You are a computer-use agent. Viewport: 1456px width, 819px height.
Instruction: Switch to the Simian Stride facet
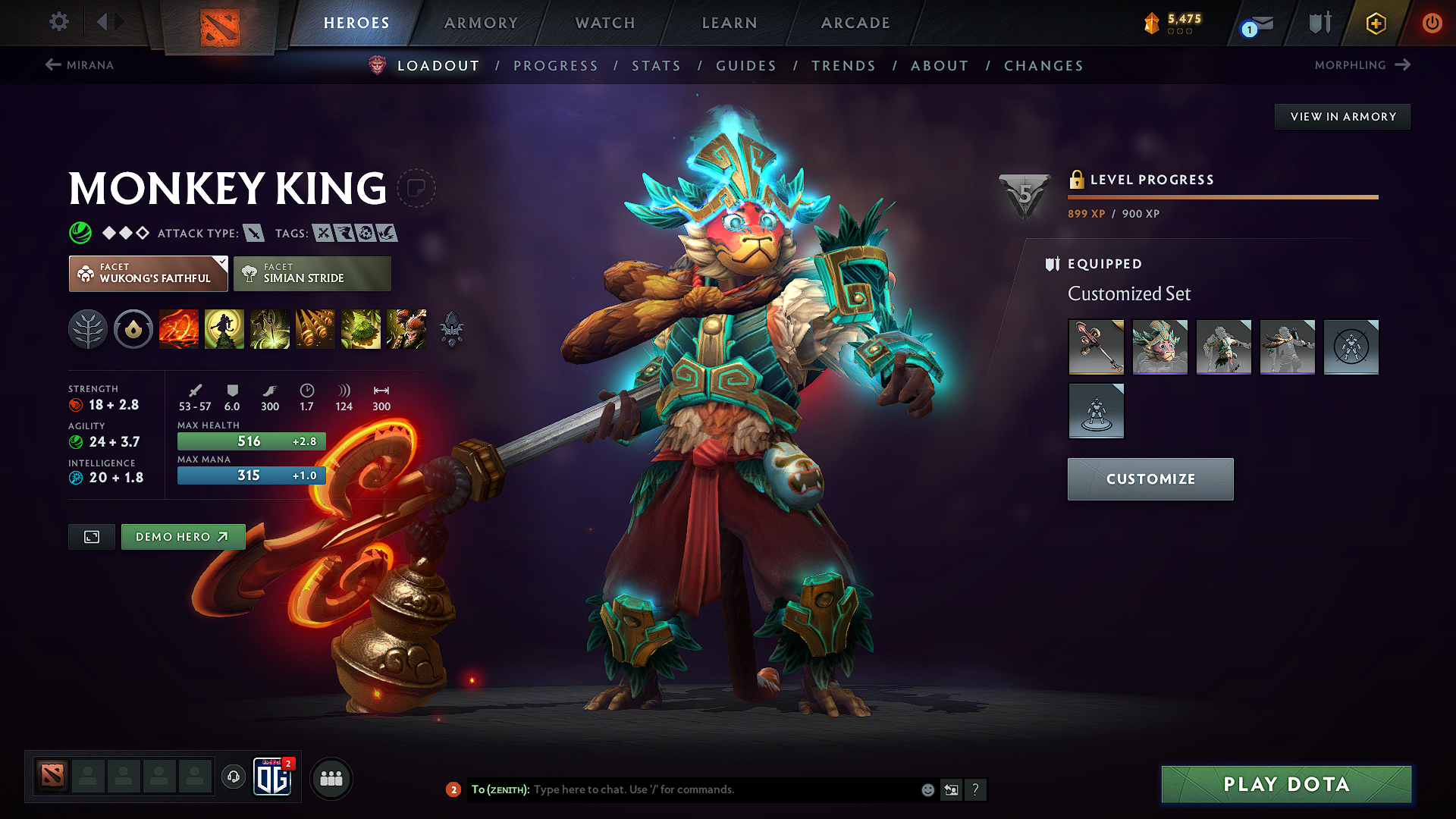(x=312, y=273)
